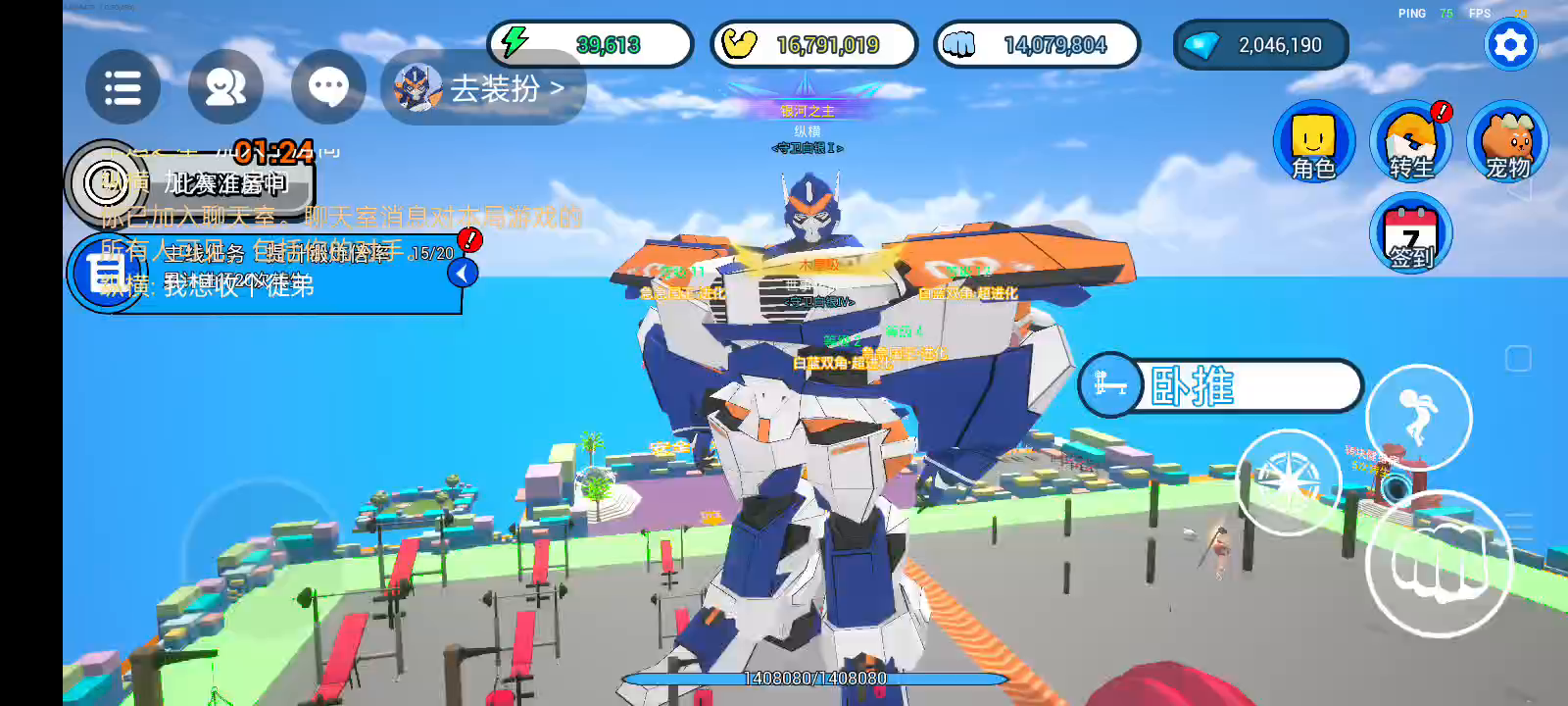The height and width of the screenshot is (706, 1568).
Task: Open the main quest task list icon
Action: (106, 273)
